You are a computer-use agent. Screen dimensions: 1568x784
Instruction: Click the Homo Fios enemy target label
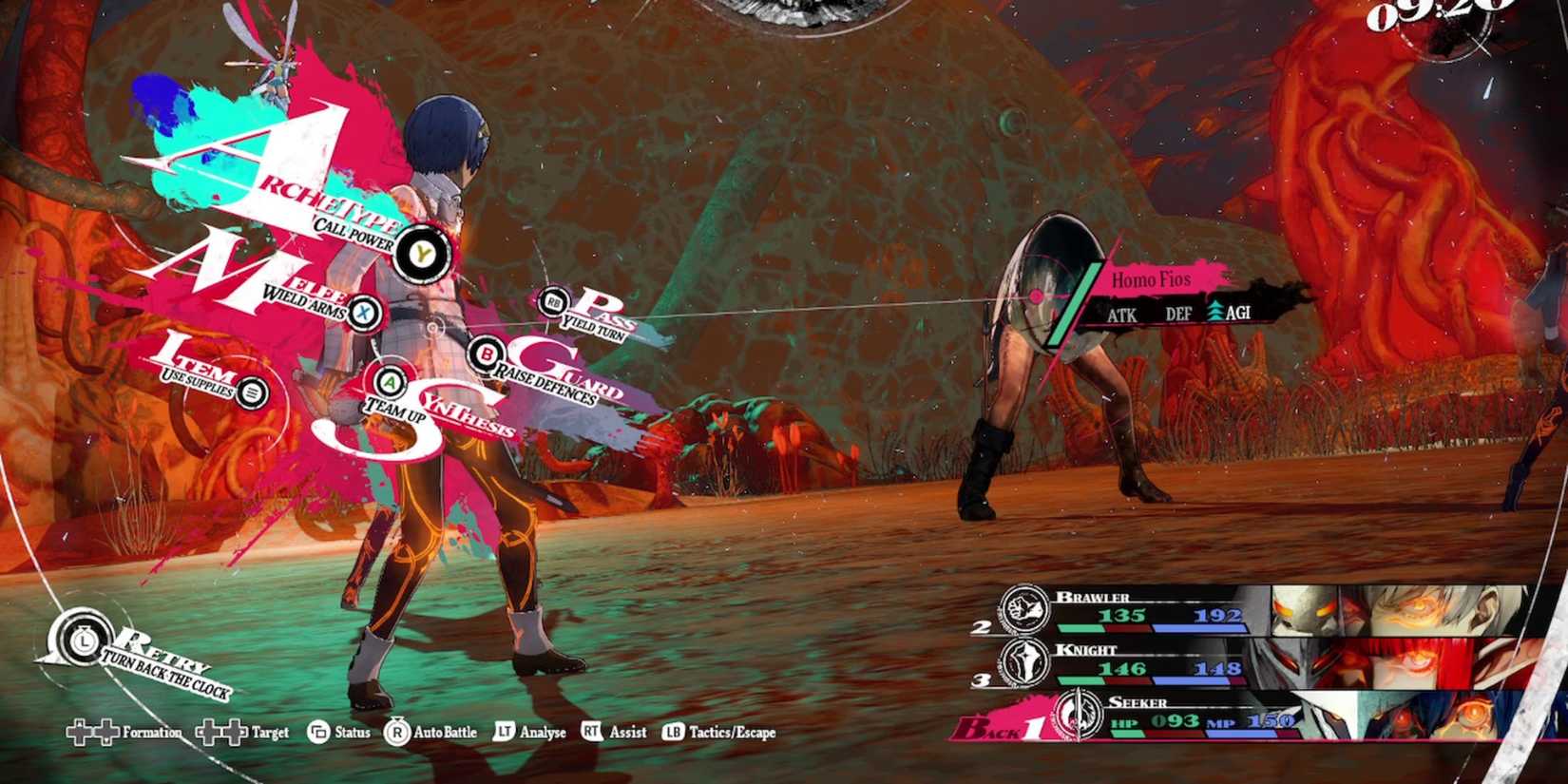[1152, 280]
